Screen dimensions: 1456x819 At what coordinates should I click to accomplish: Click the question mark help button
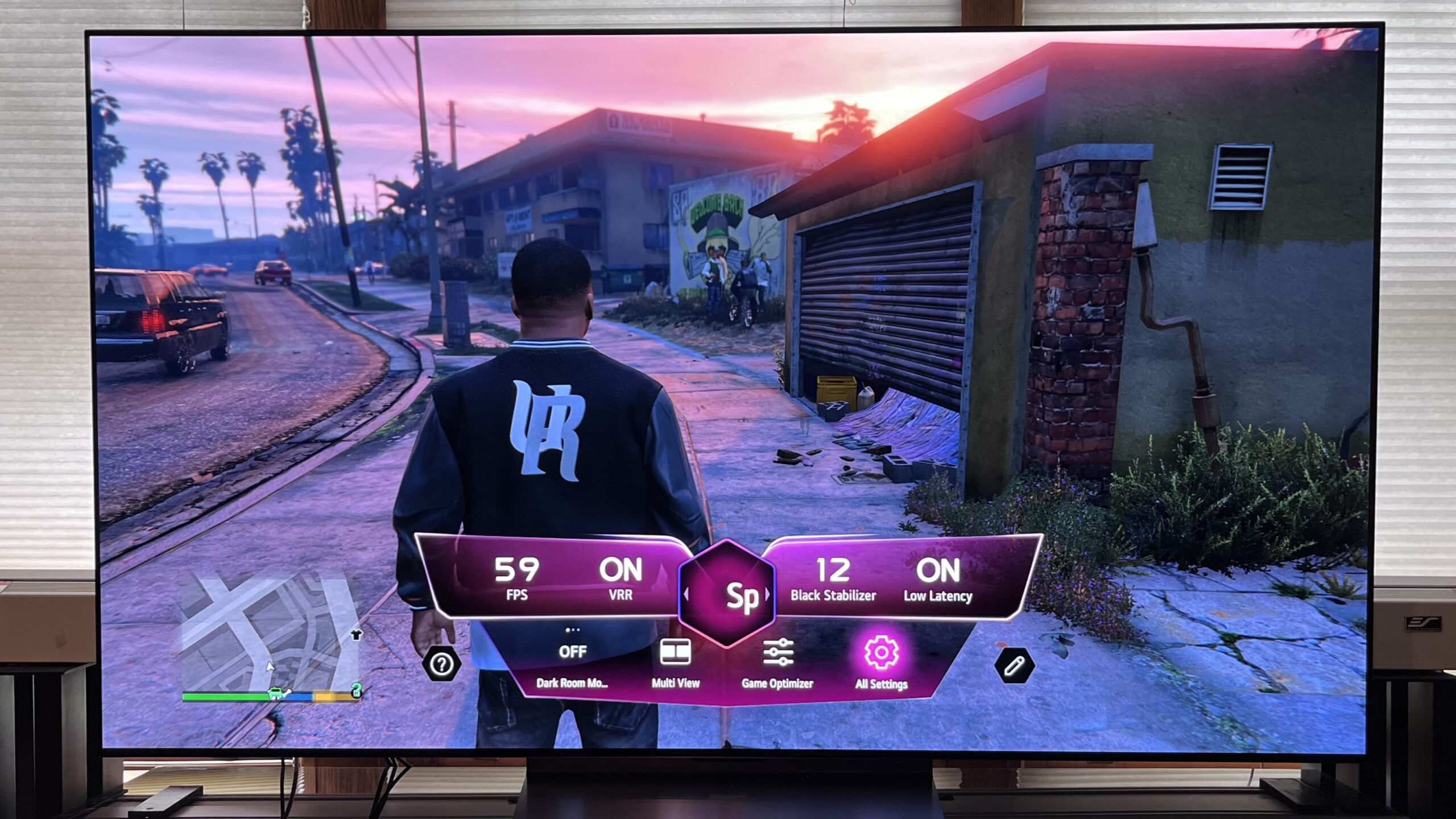click(x=442, y=663)
